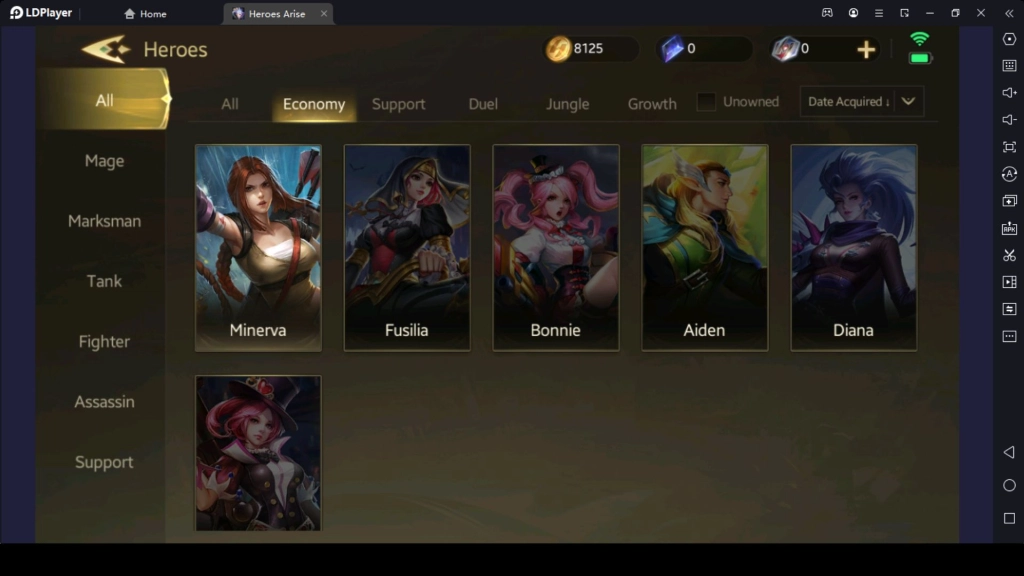
Task: Select the Mage hero class
Action: point(104,161)
